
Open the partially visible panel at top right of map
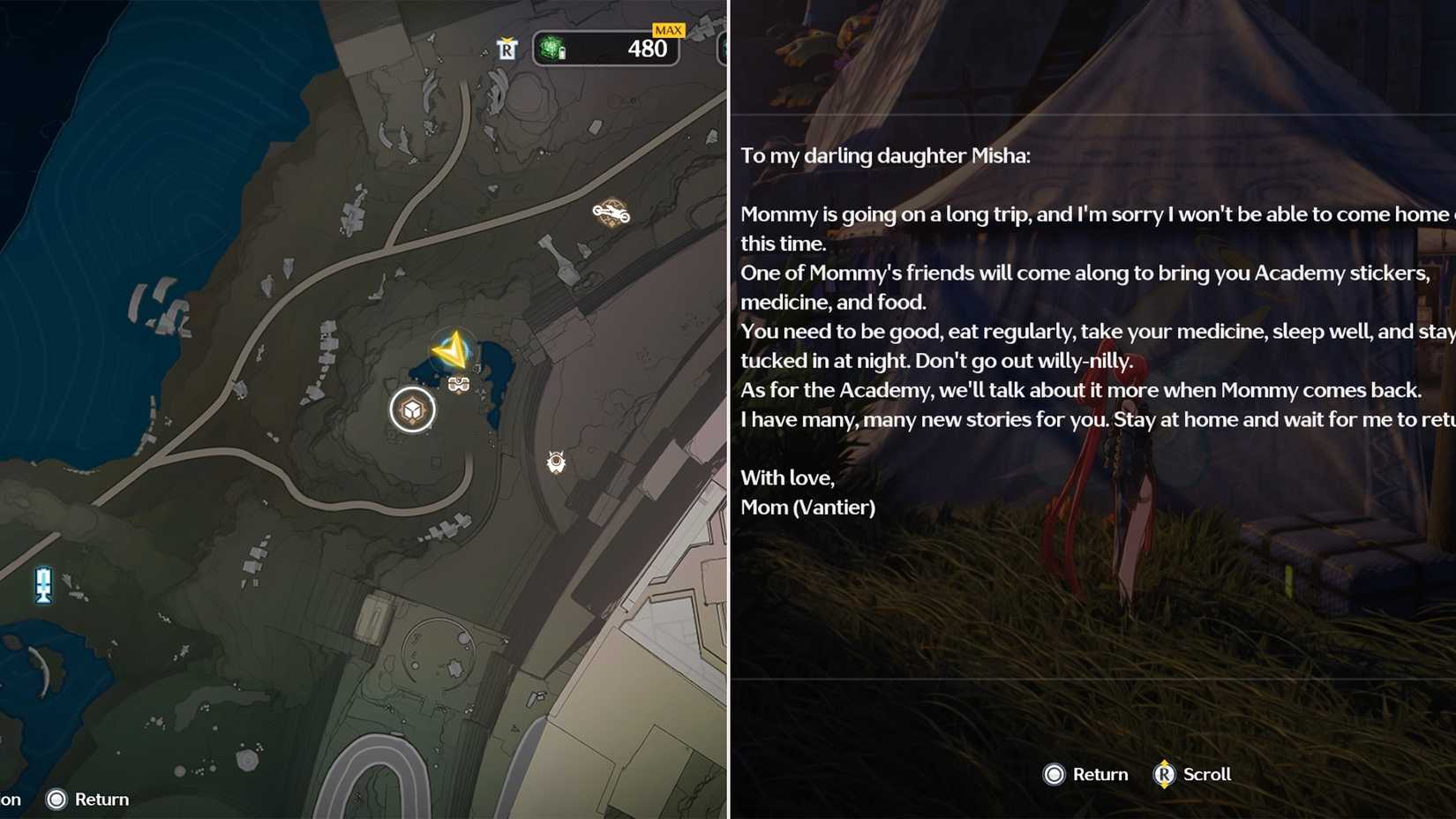pos(725,50)
